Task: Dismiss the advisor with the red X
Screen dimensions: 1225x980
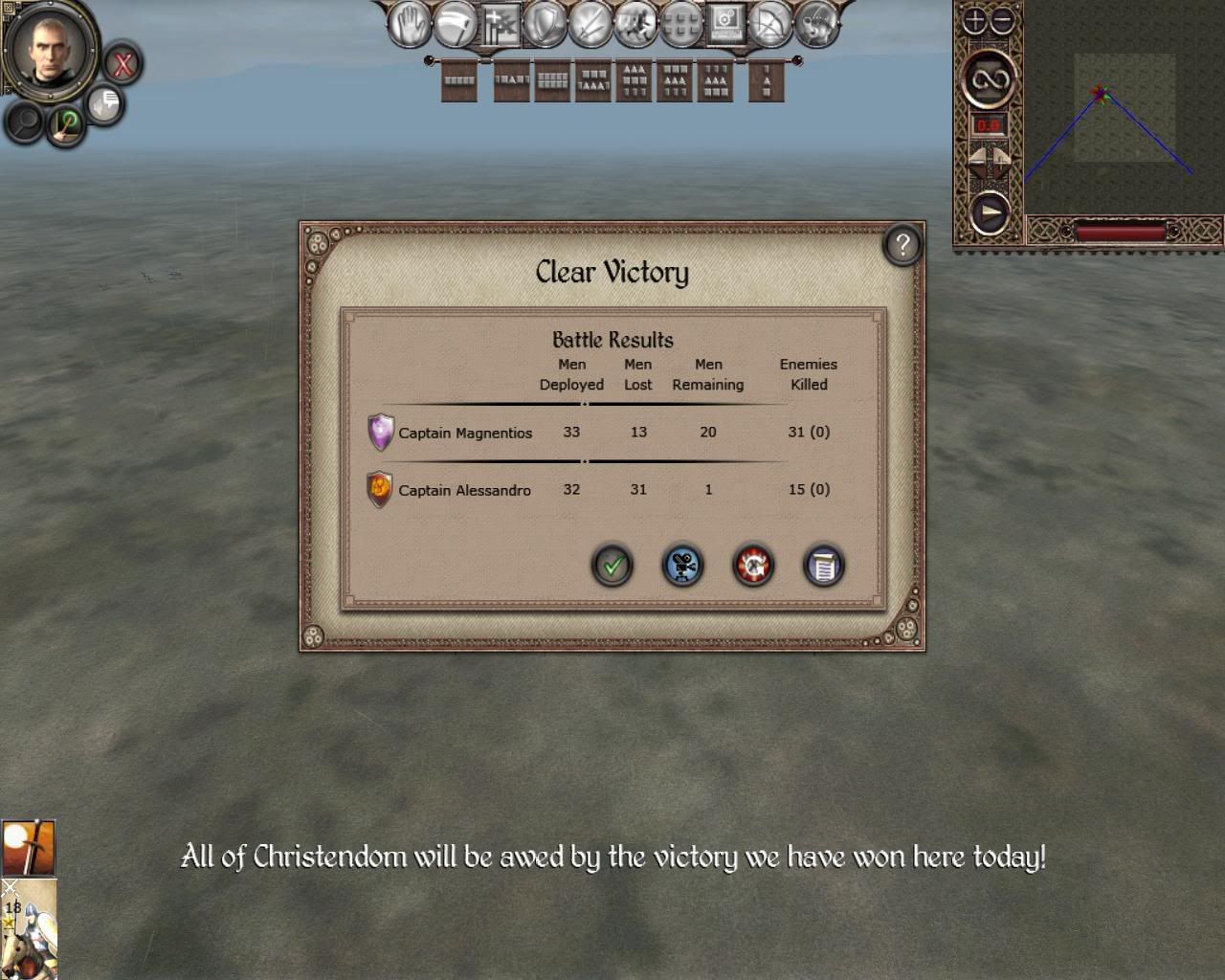Action: click(x=122, y=65)
